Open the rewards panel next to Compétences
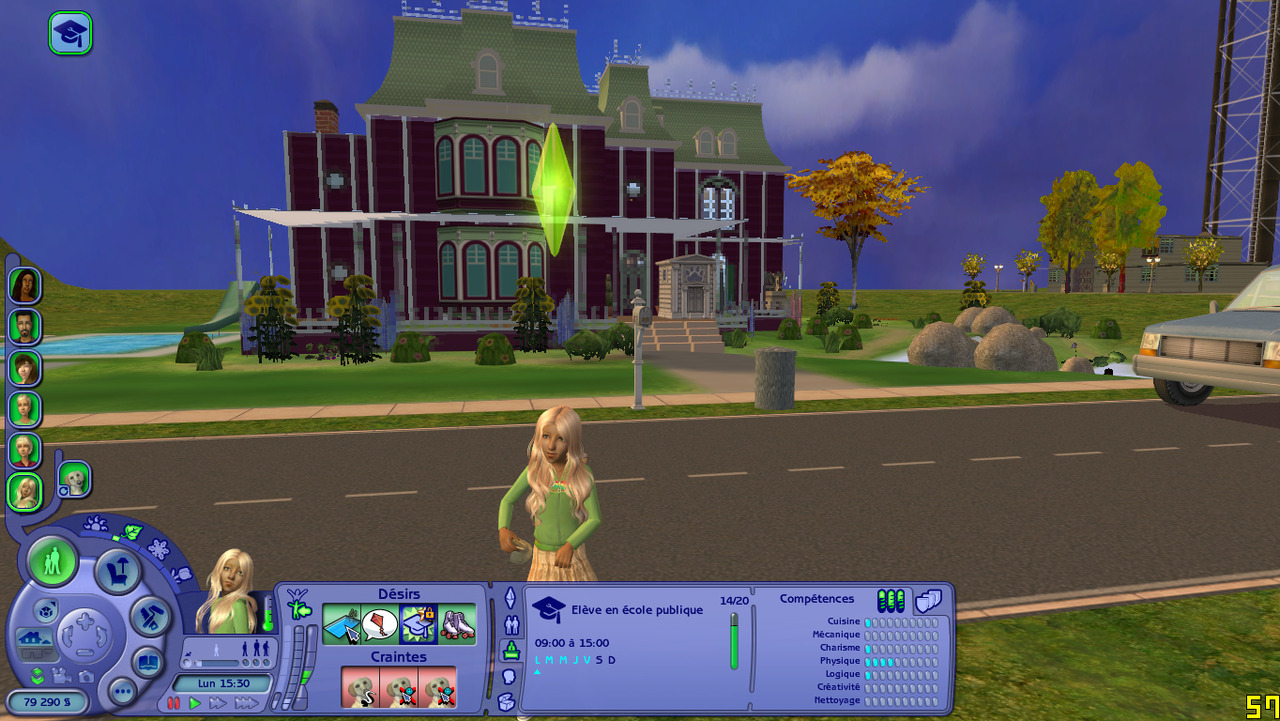 pos(928,601)
